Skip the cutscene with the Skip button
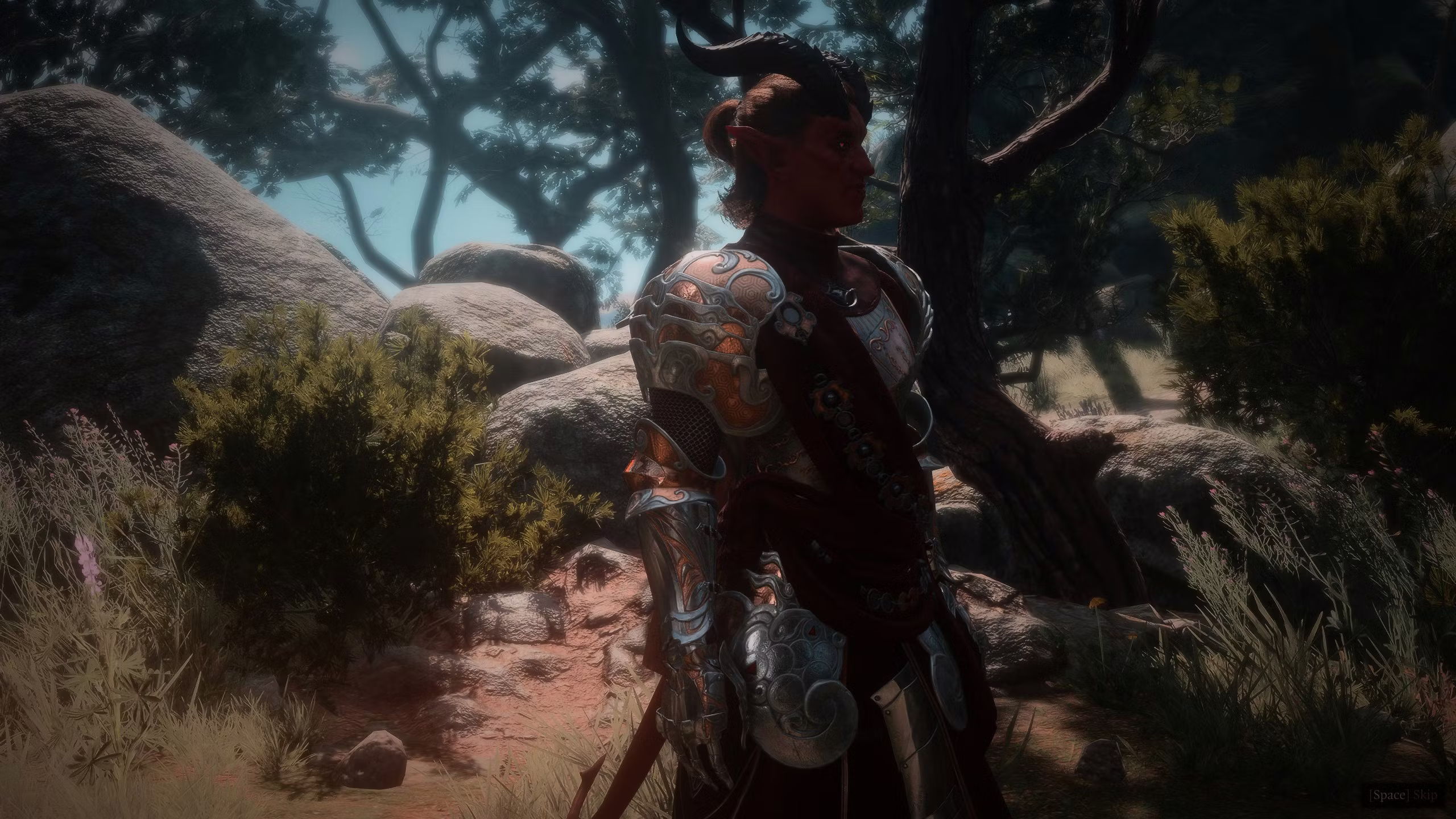 click(1410, 794)
